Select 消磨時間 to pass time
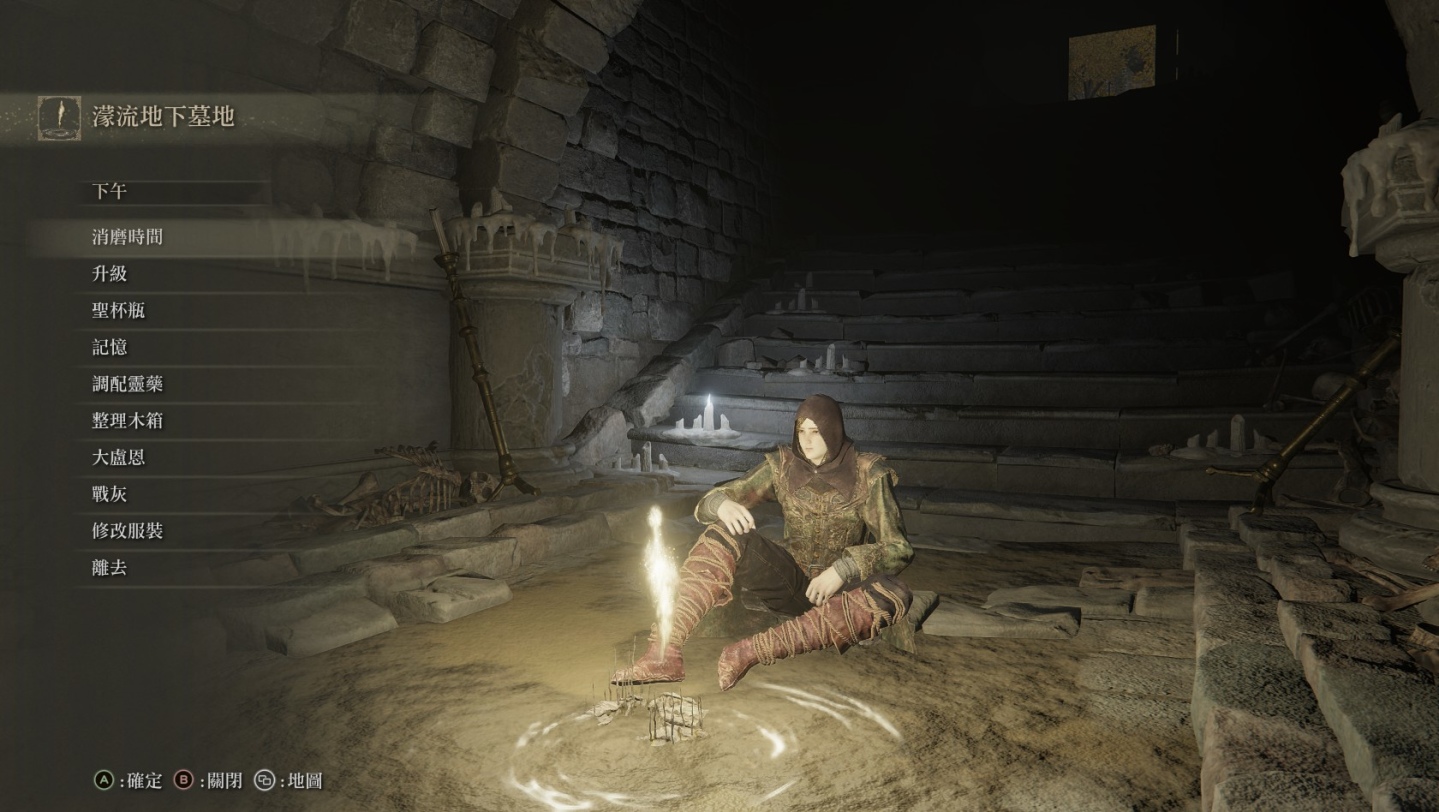 click(x=127, y=237)
